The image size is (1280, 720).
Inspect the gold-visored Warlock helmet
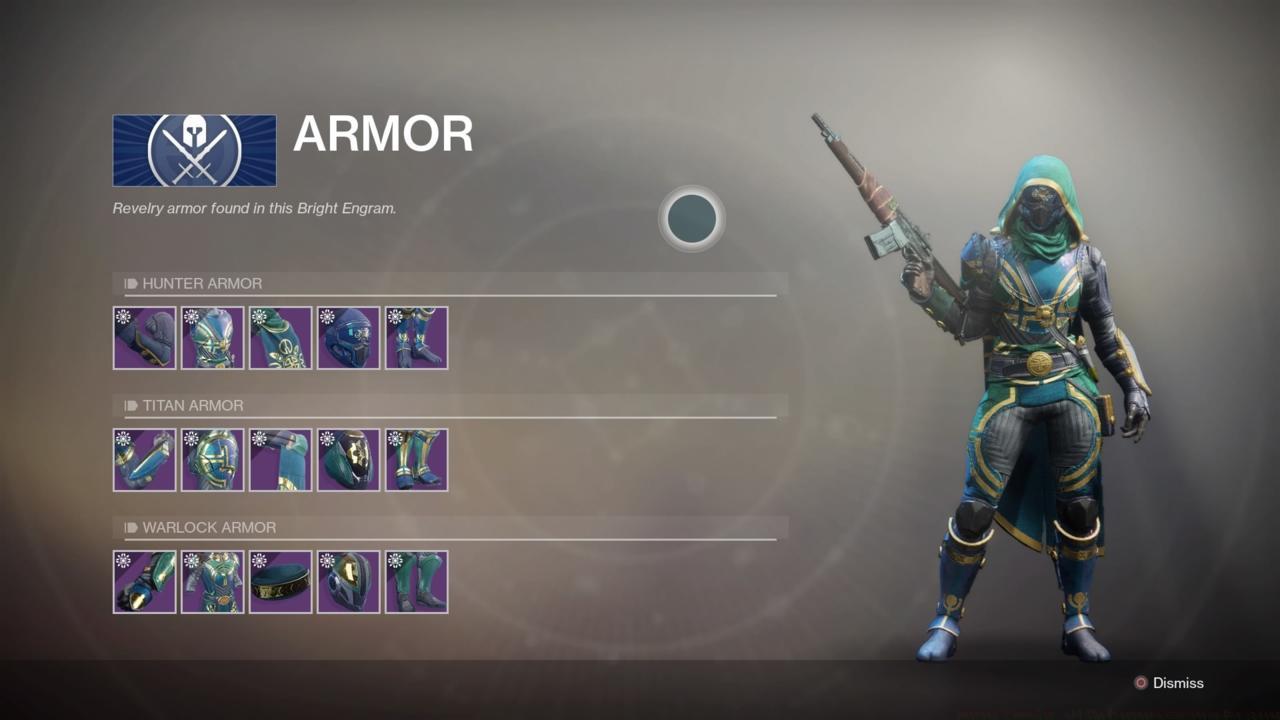point(349,581)
